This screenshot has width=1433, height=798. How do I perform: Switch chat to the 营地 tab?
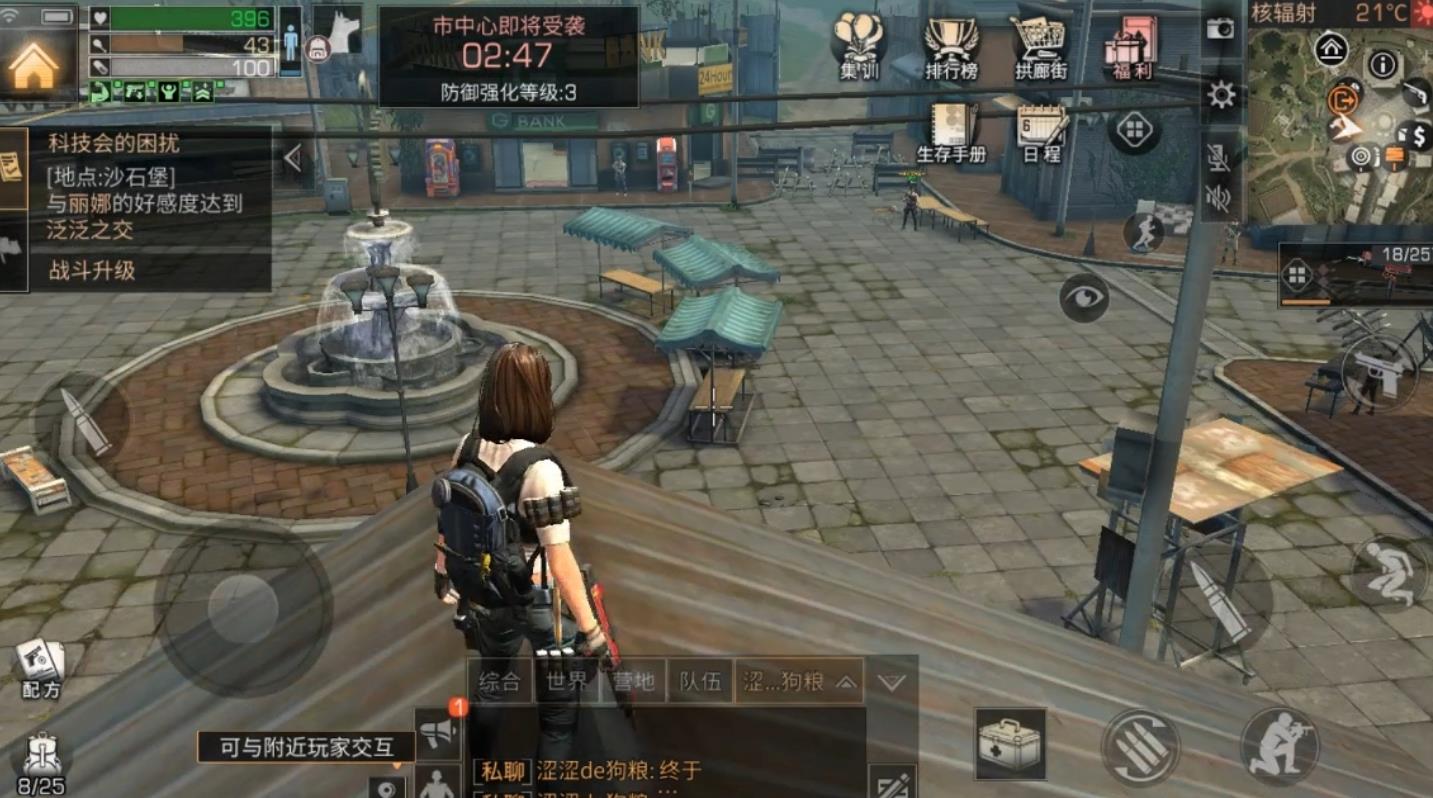633,682
